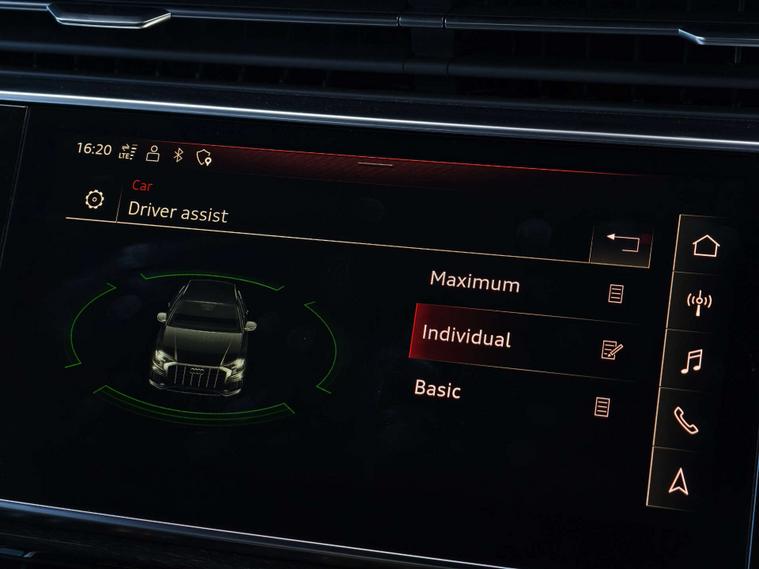
Task: Select the Basic driver assist profile
Action: [x=438, y=389]
